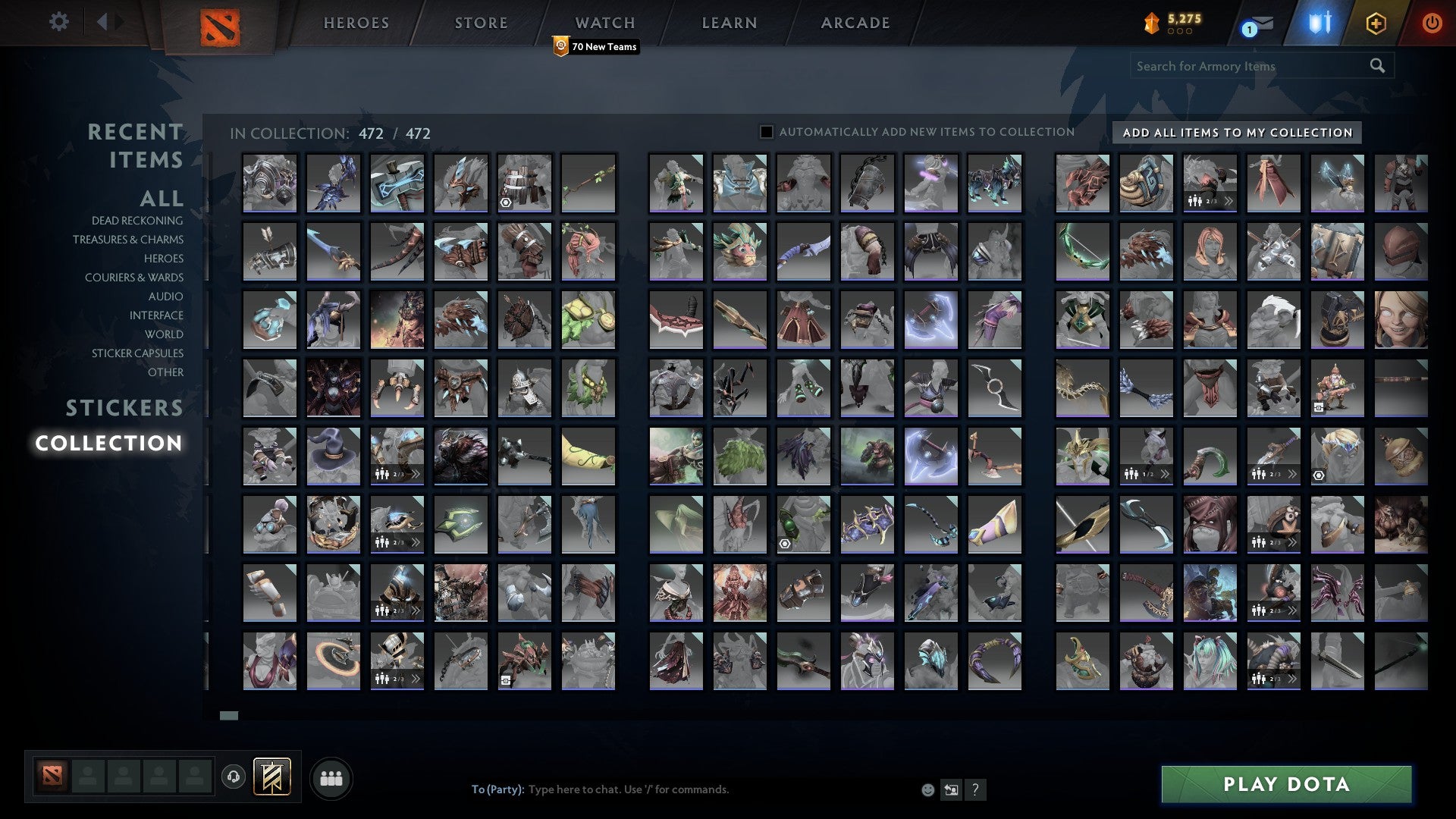Click the search magnifying glass icon
The image size is (1456, 819).
[x=1376, y=66]
